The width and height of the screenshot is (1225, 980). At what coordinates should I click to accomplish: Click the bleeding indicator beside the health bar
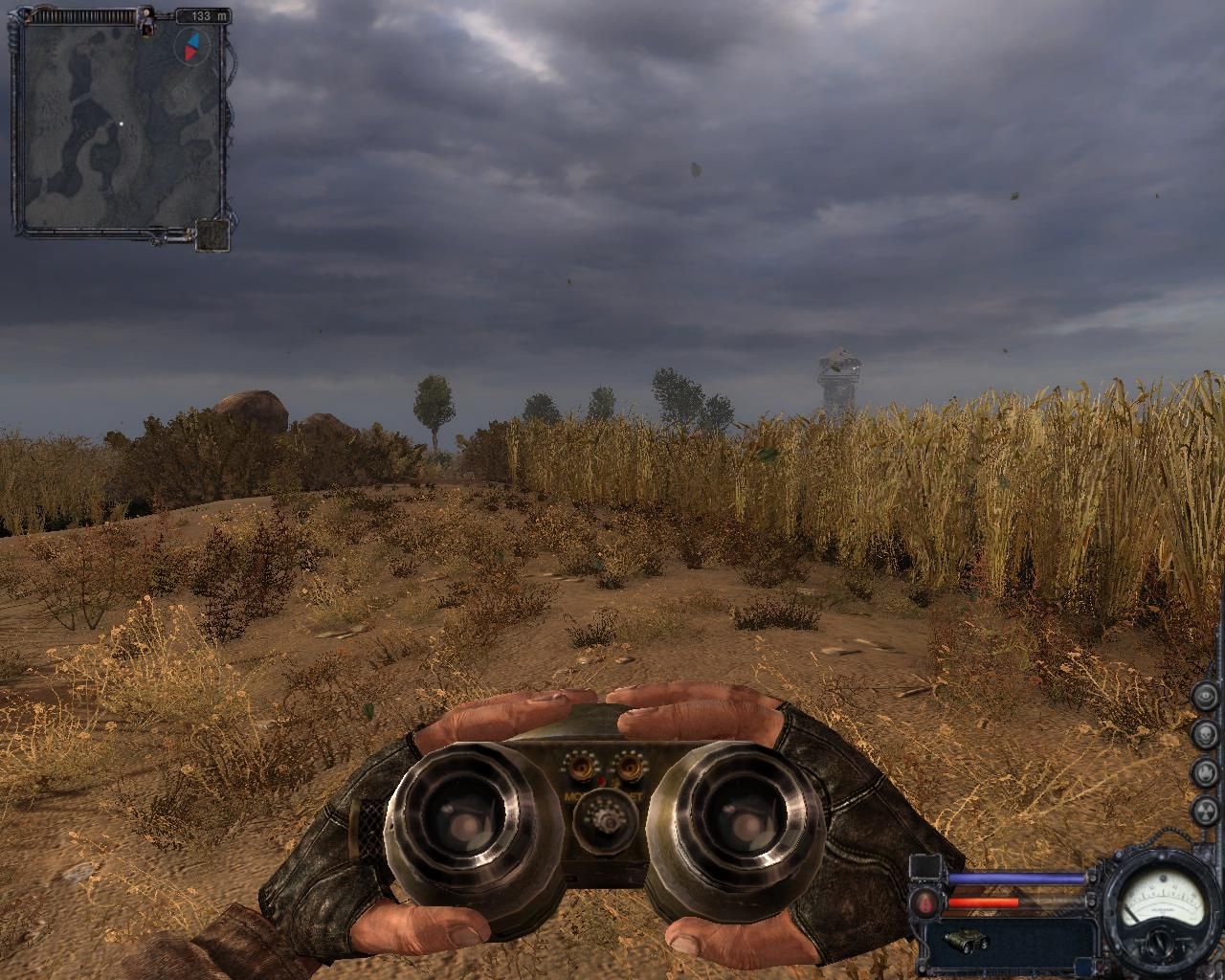click(x=924, y=903)
